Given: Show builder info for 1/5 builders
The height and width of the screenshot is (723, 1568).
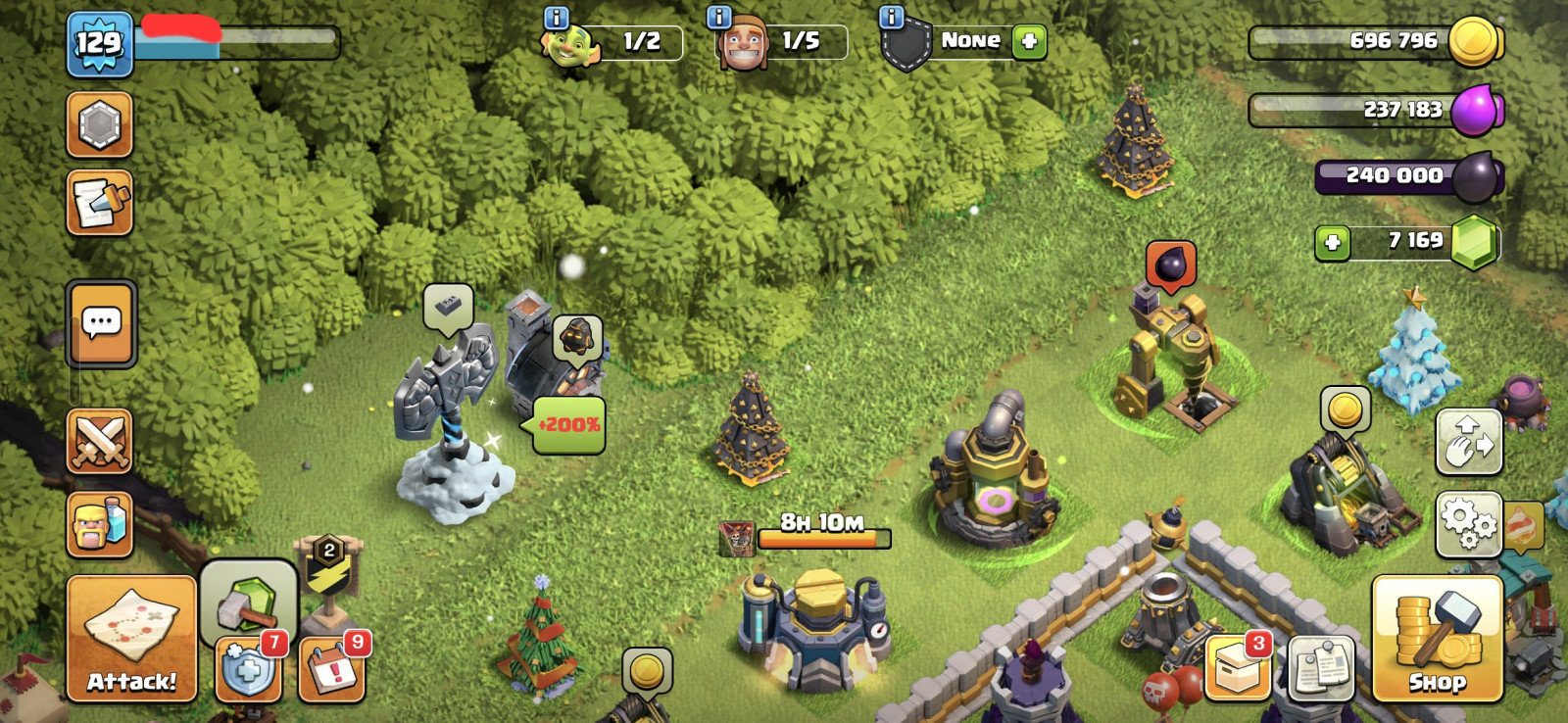Looking at the screenshot, I should pyautogui.click(x=719, y=18).
